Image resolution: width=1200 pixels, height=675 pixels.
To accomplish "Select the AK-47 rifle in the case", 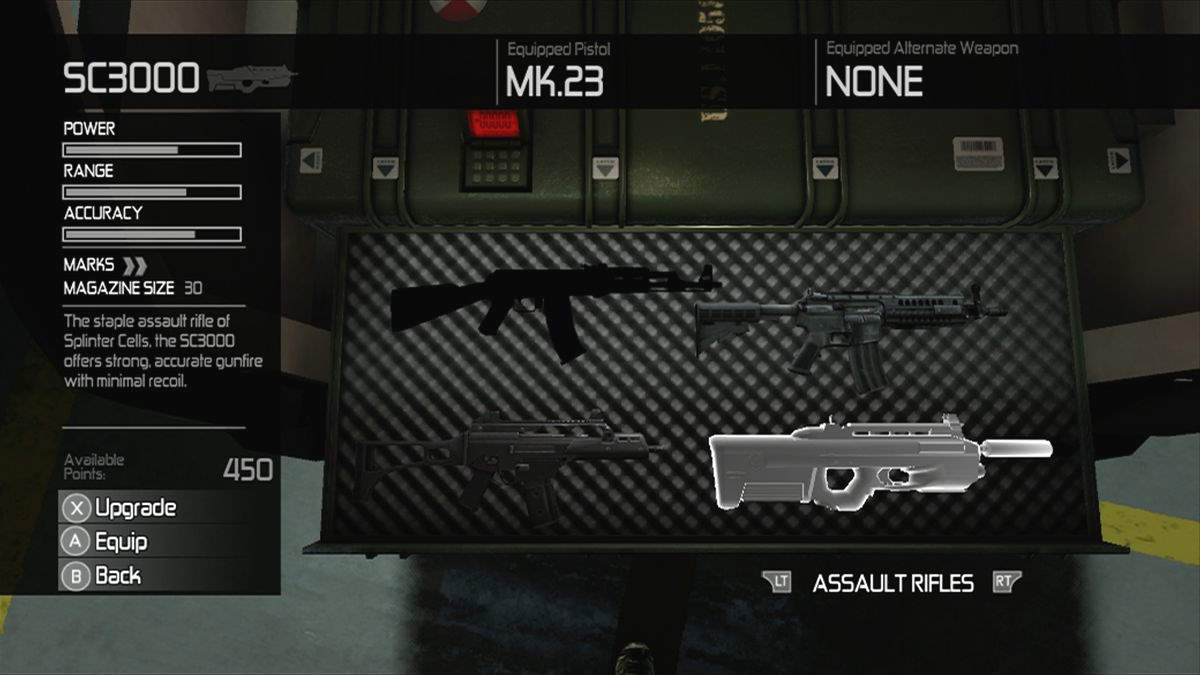I will pos(540,300).
